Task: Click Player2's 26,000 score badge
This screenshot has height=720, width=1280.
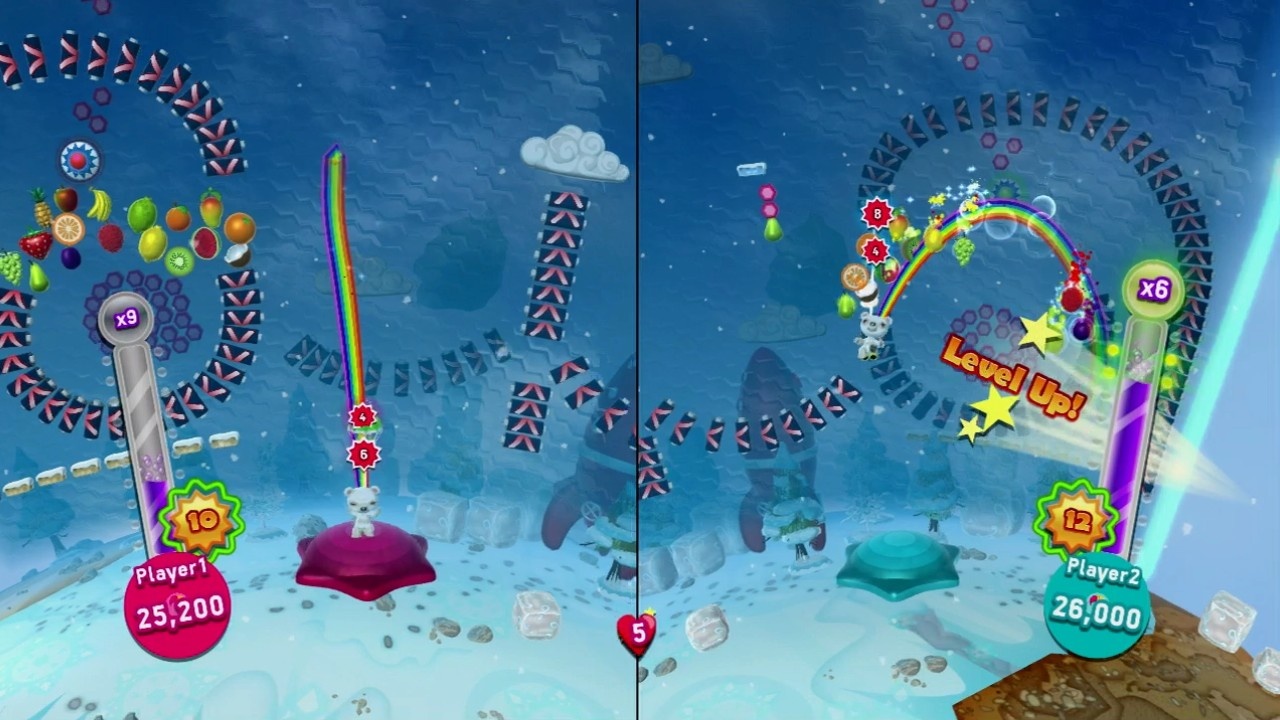Action: click(x=1098, y=607)
